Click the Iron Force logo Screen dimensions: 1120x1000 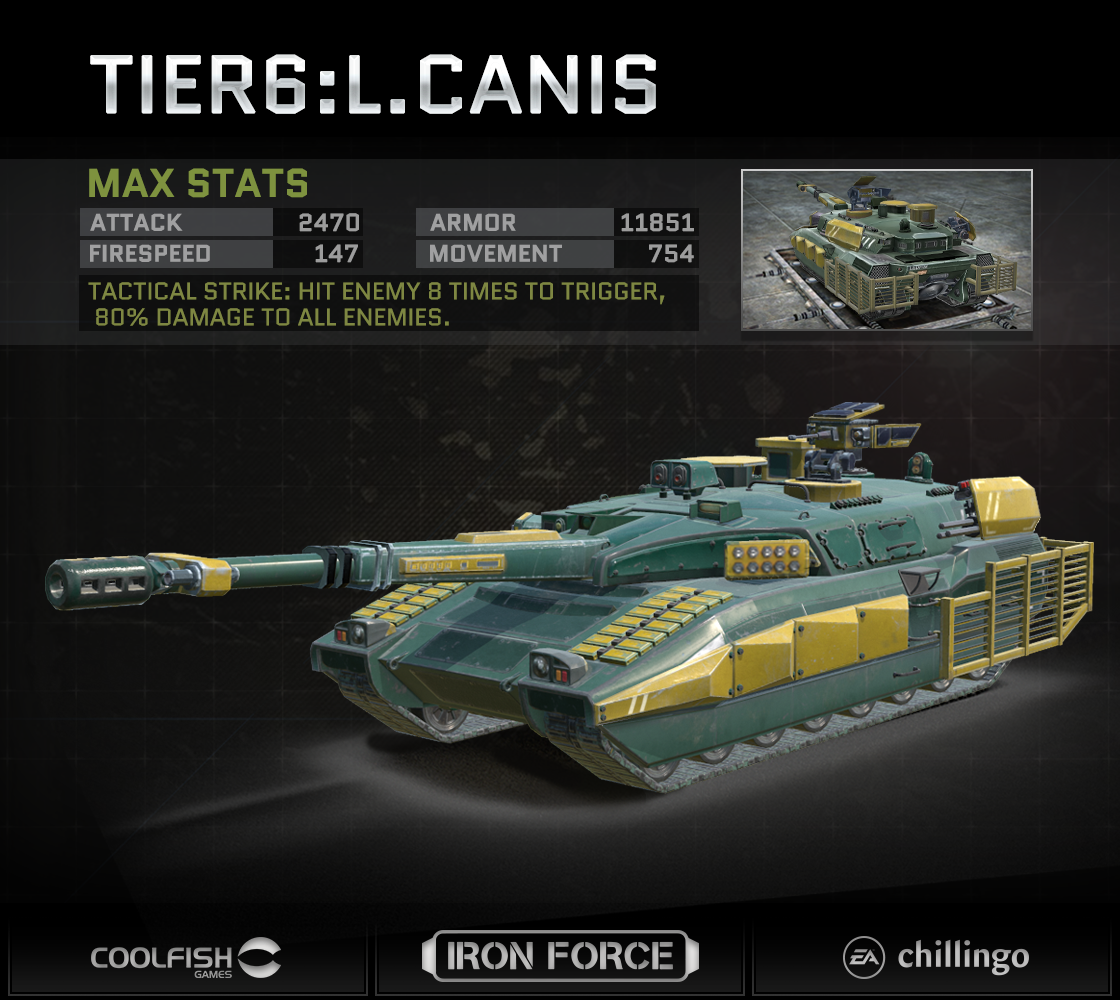pos(559,956)
